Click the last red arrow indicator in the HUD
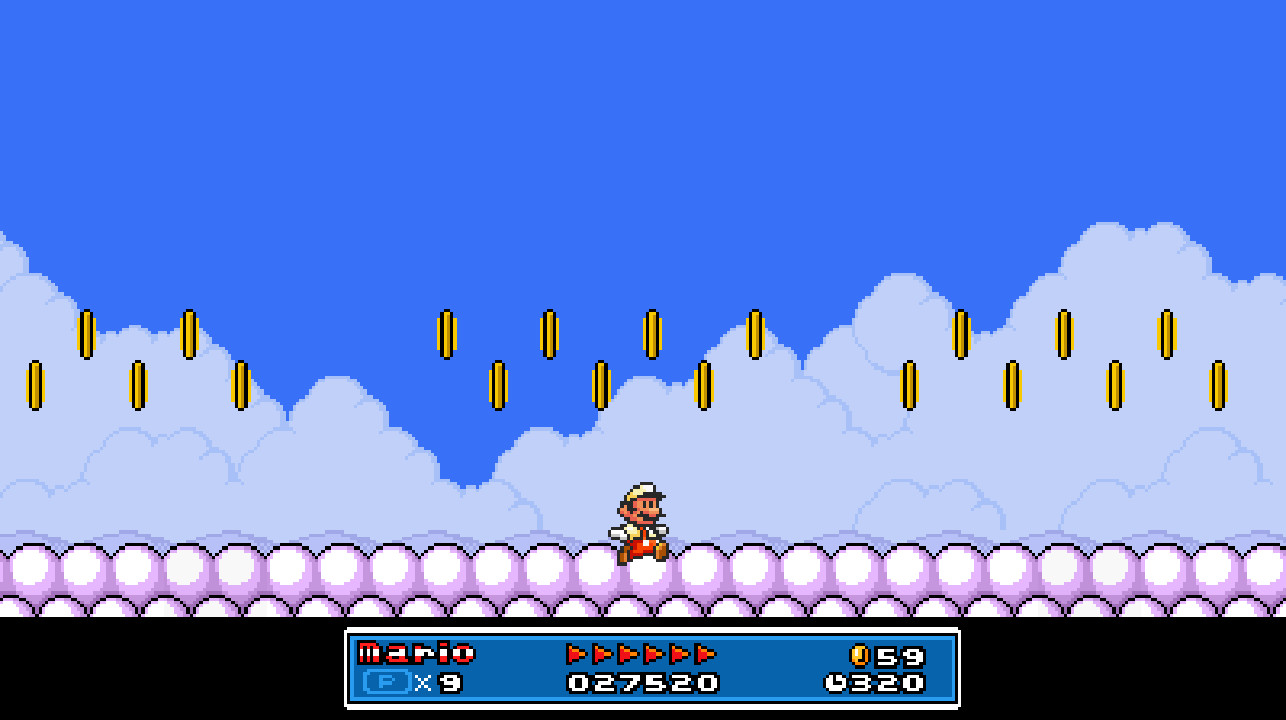Image resolution: width=1286 pixels, height=720 pixels. point(706,655)
